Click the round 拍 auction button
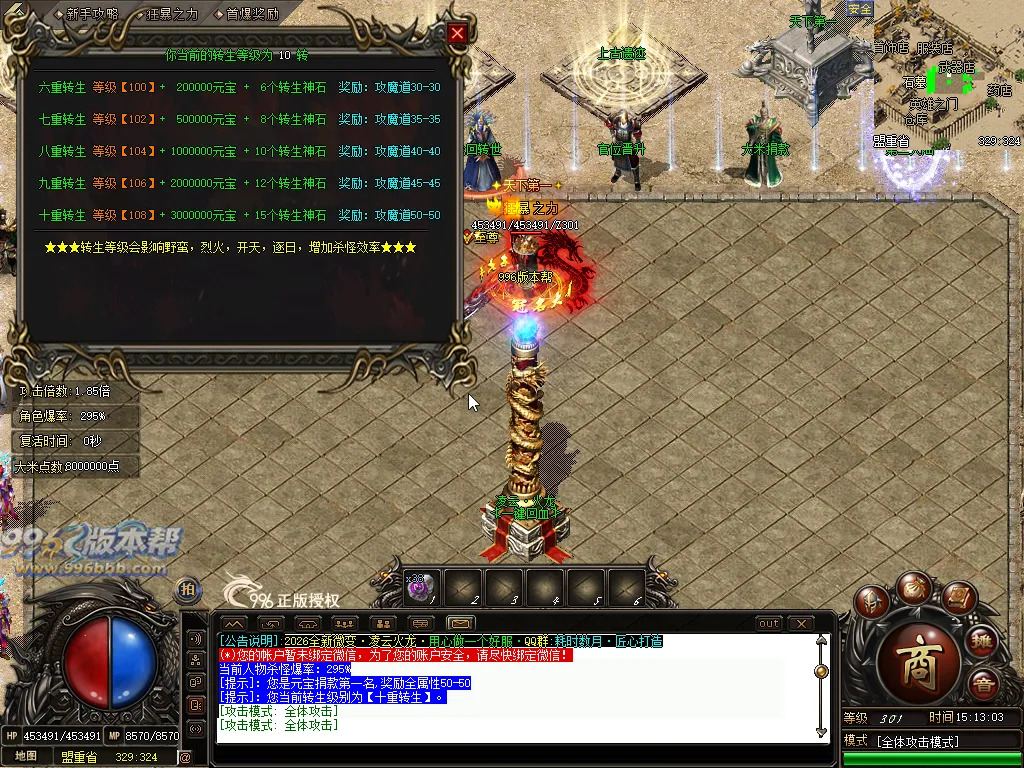This screenshot has height=768, width=1024. click(x=187, y=590)
